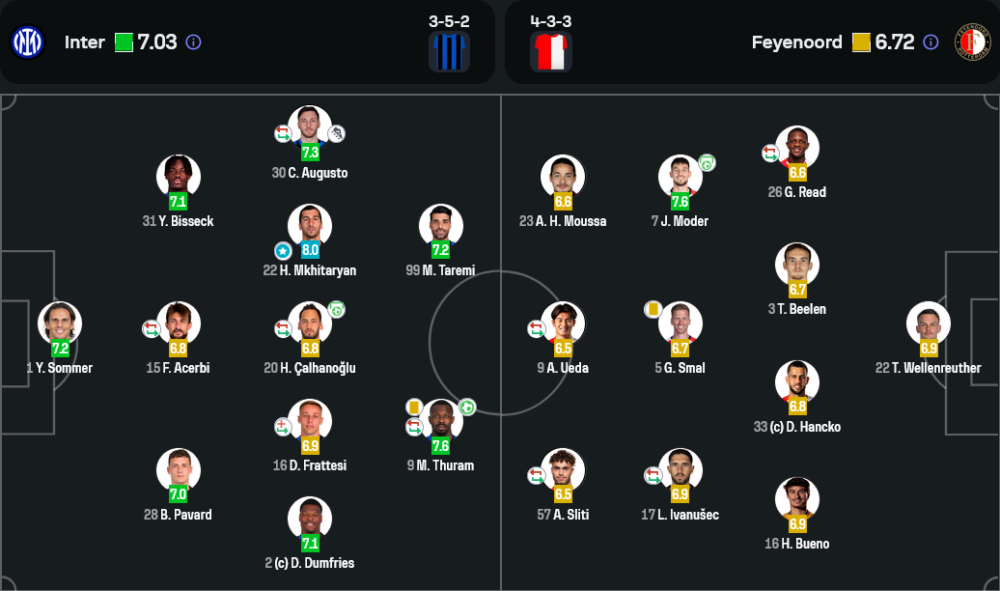Image resolution: width=1000 pixels, height=591 pixels.
Task: Click the Inter club crest
Action: click(x=27, y=42)
